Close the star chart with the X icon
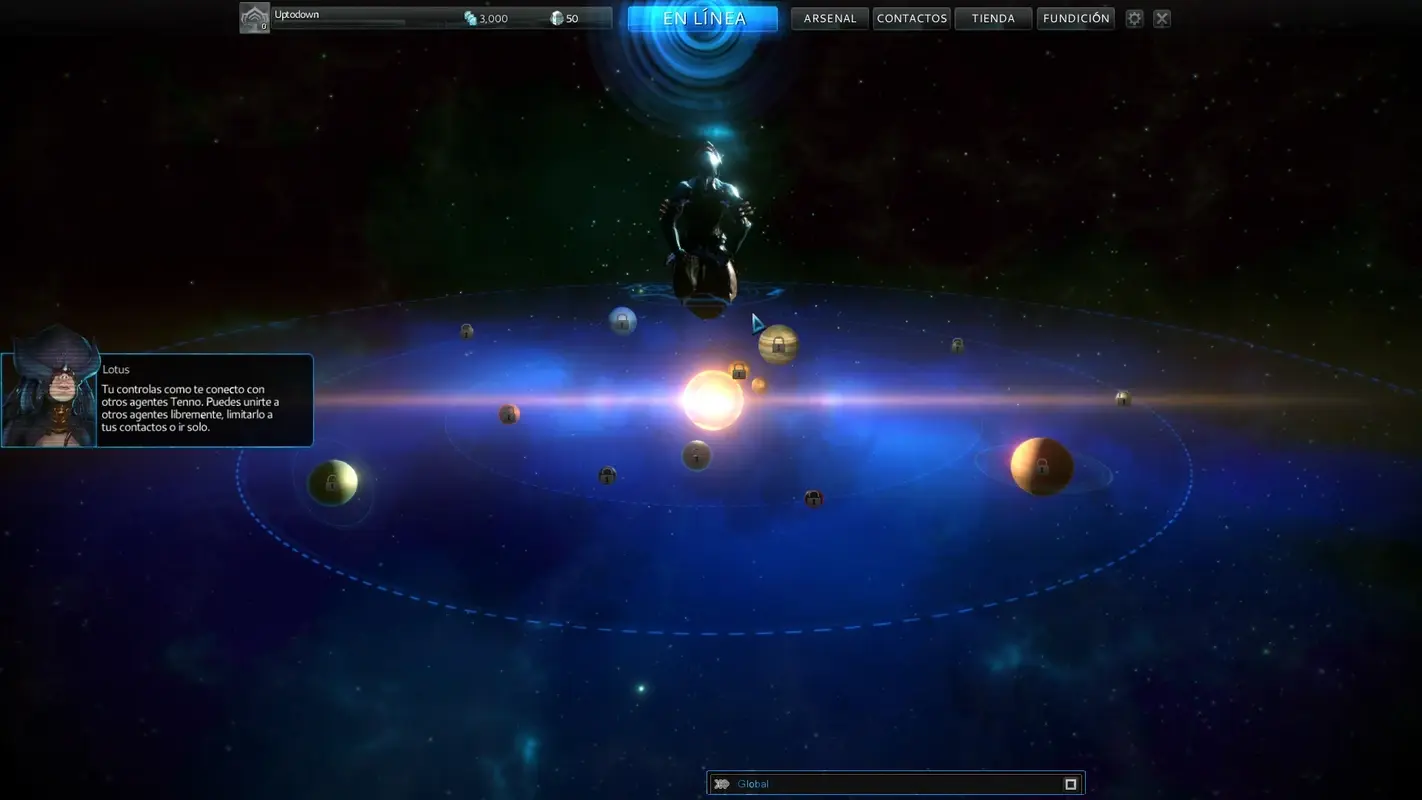This screenshot has height=800, width=1422. point(1161,17)
